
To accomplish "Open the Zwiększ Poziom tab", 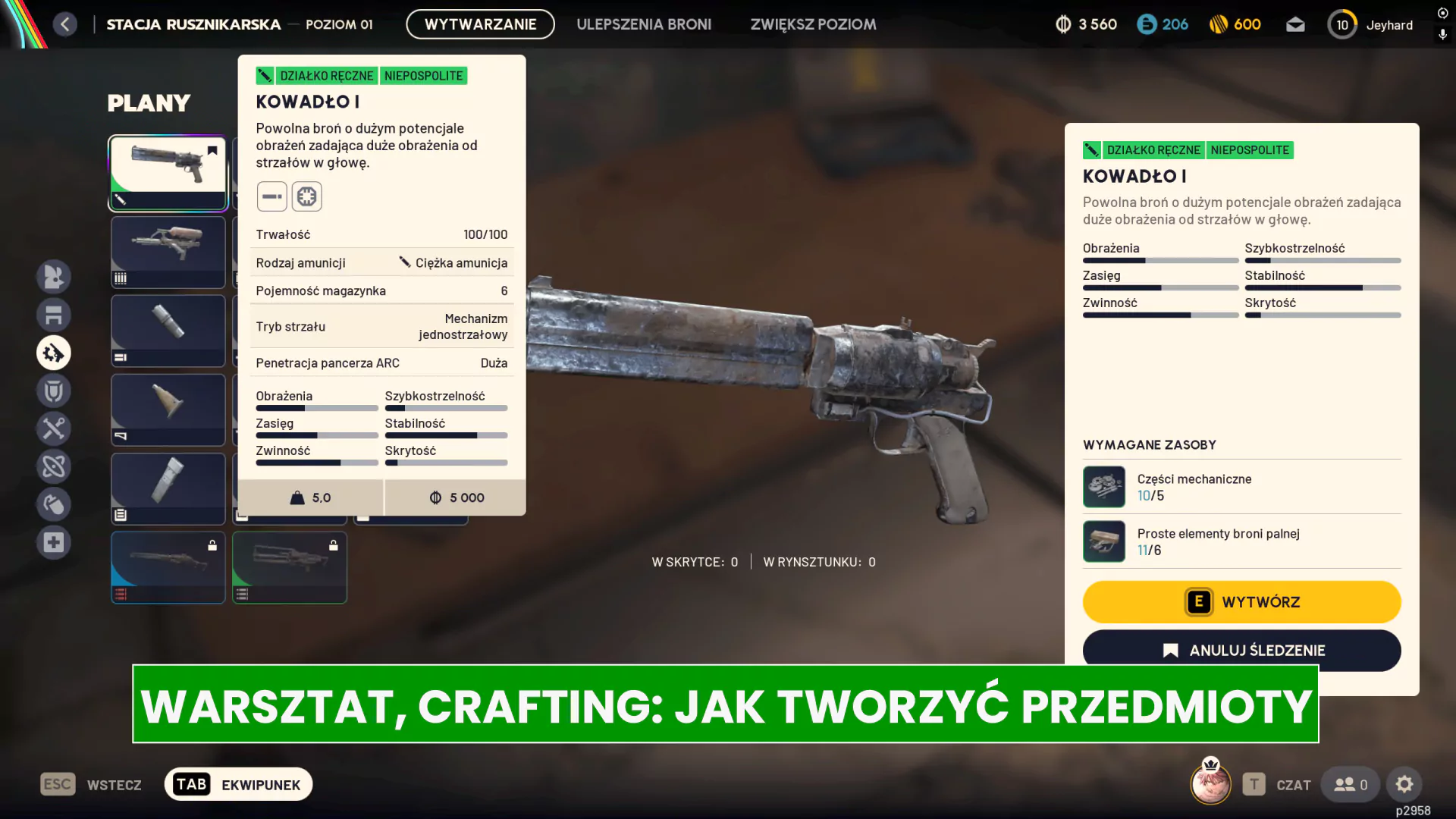I will 813,24.
